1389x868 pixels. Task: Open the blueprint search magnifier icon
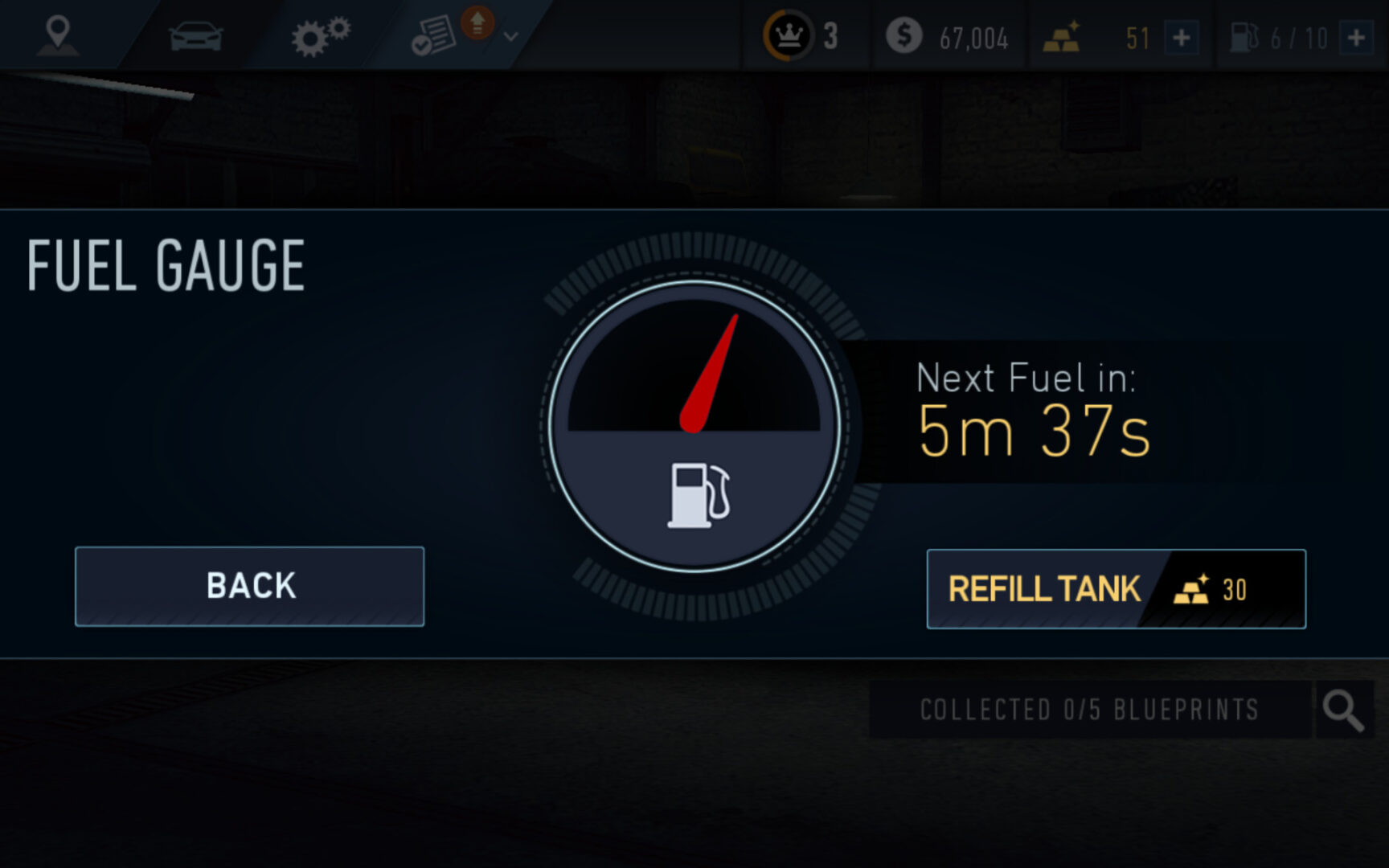(1341, 709)
